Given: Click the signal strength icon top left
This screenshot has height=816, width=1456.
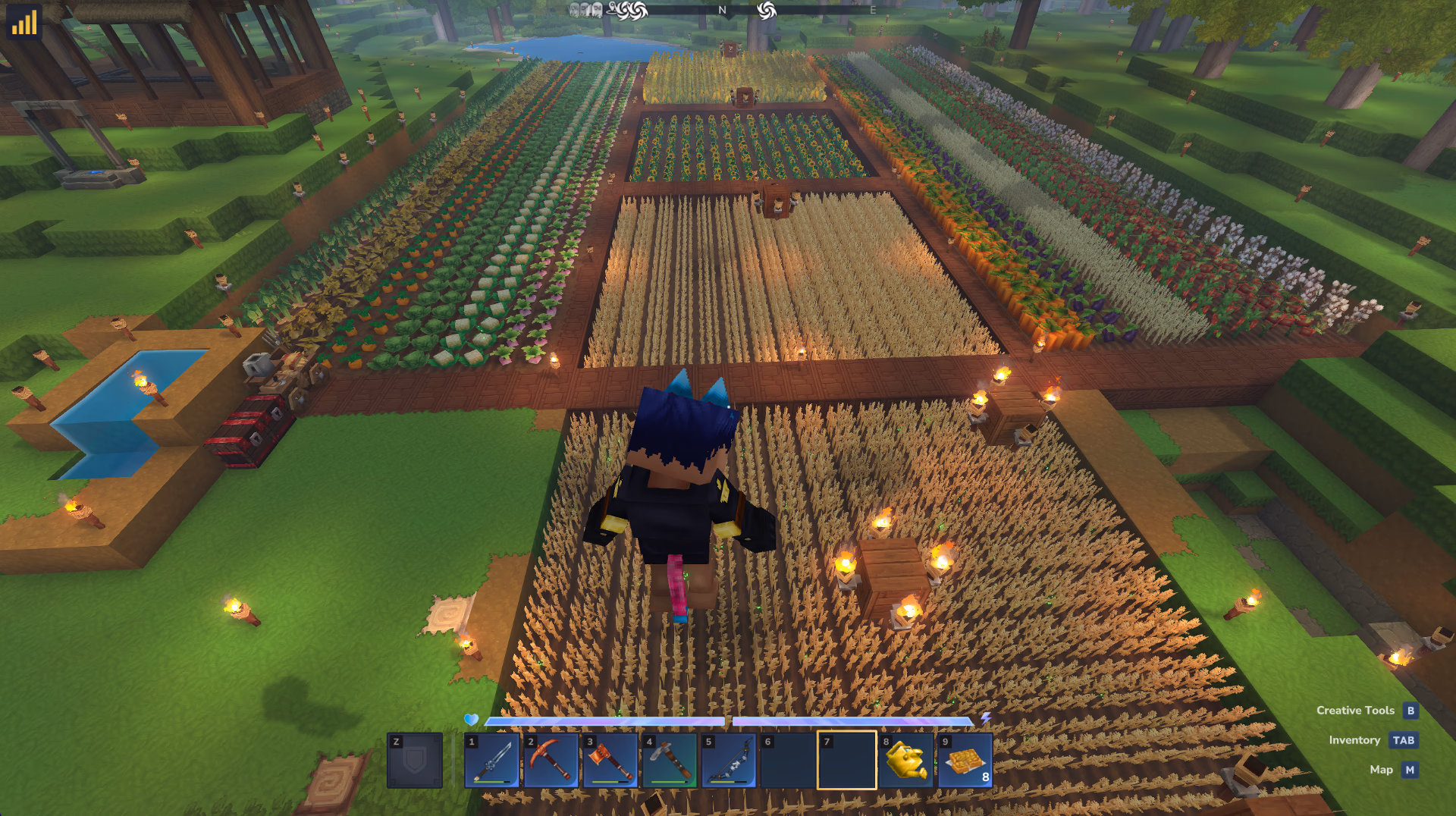Looking at the screenshot, I should click(x=24, y=23).
